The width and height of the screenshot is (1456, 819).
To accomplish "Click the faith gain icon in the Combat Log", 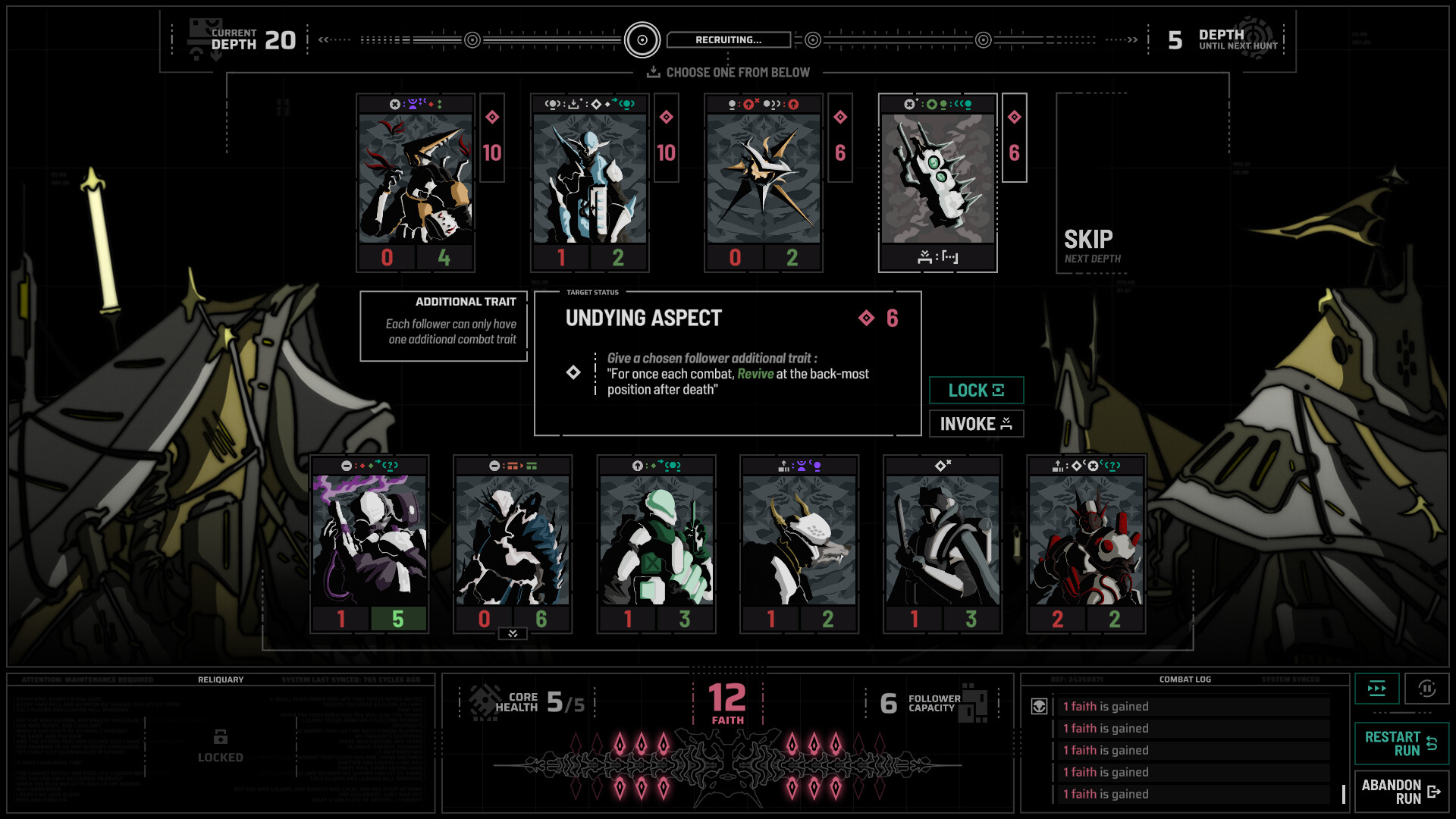I will (x=1037, y=706).
